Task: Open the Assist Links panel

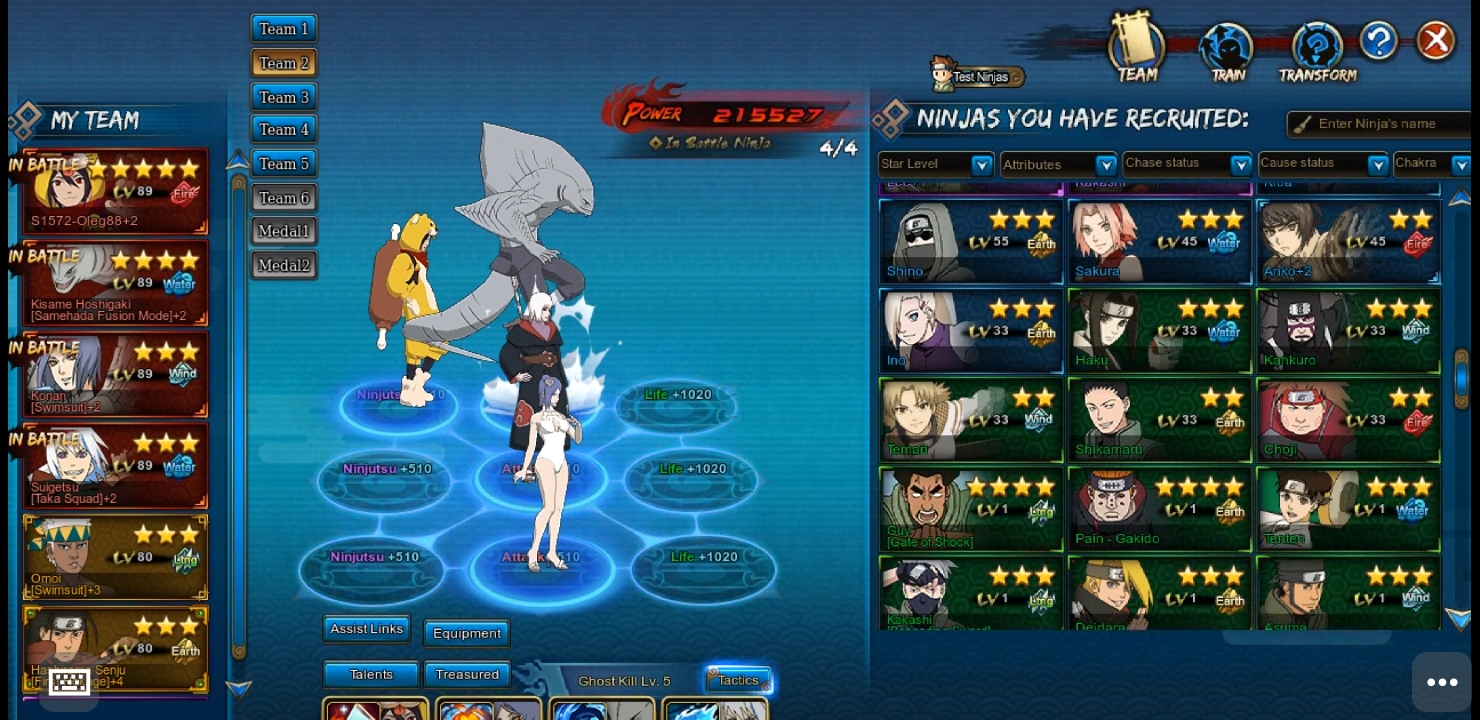Action: tap(366, 629)
